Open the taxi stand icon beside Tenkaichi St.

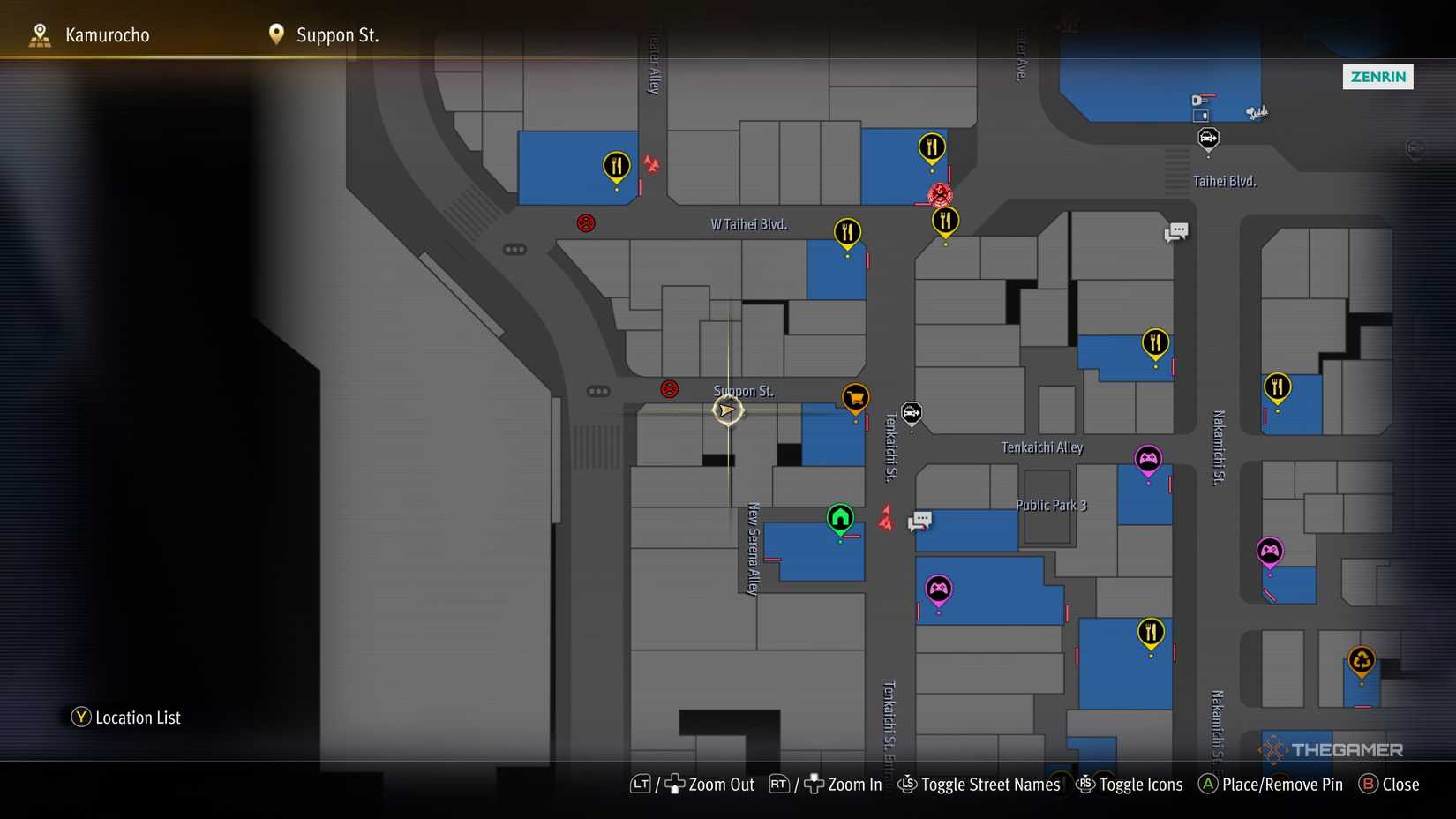[911, 411]
